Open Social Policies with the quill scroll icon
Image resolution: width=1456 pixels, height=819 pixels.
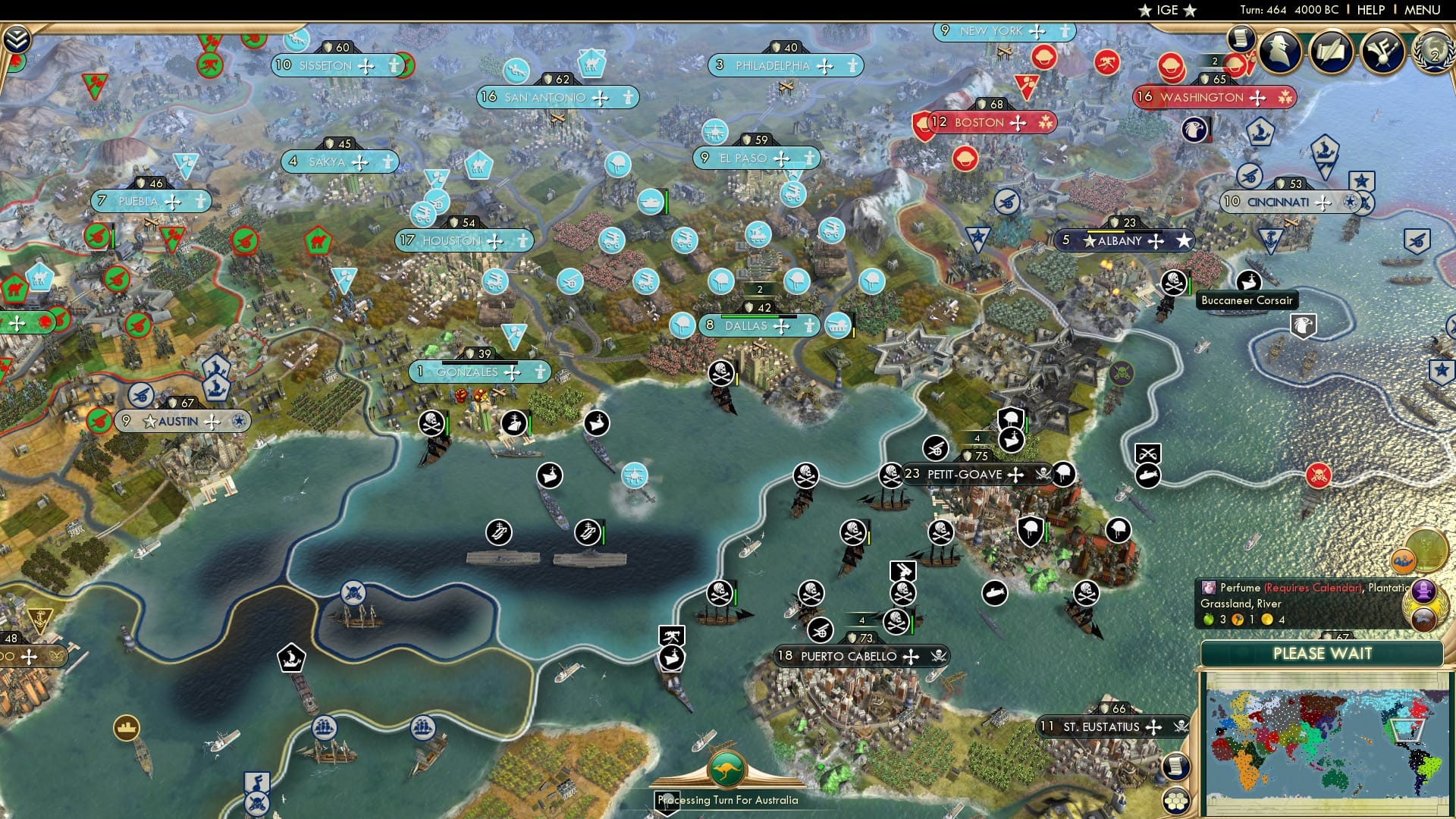[x=1332, y=52]
